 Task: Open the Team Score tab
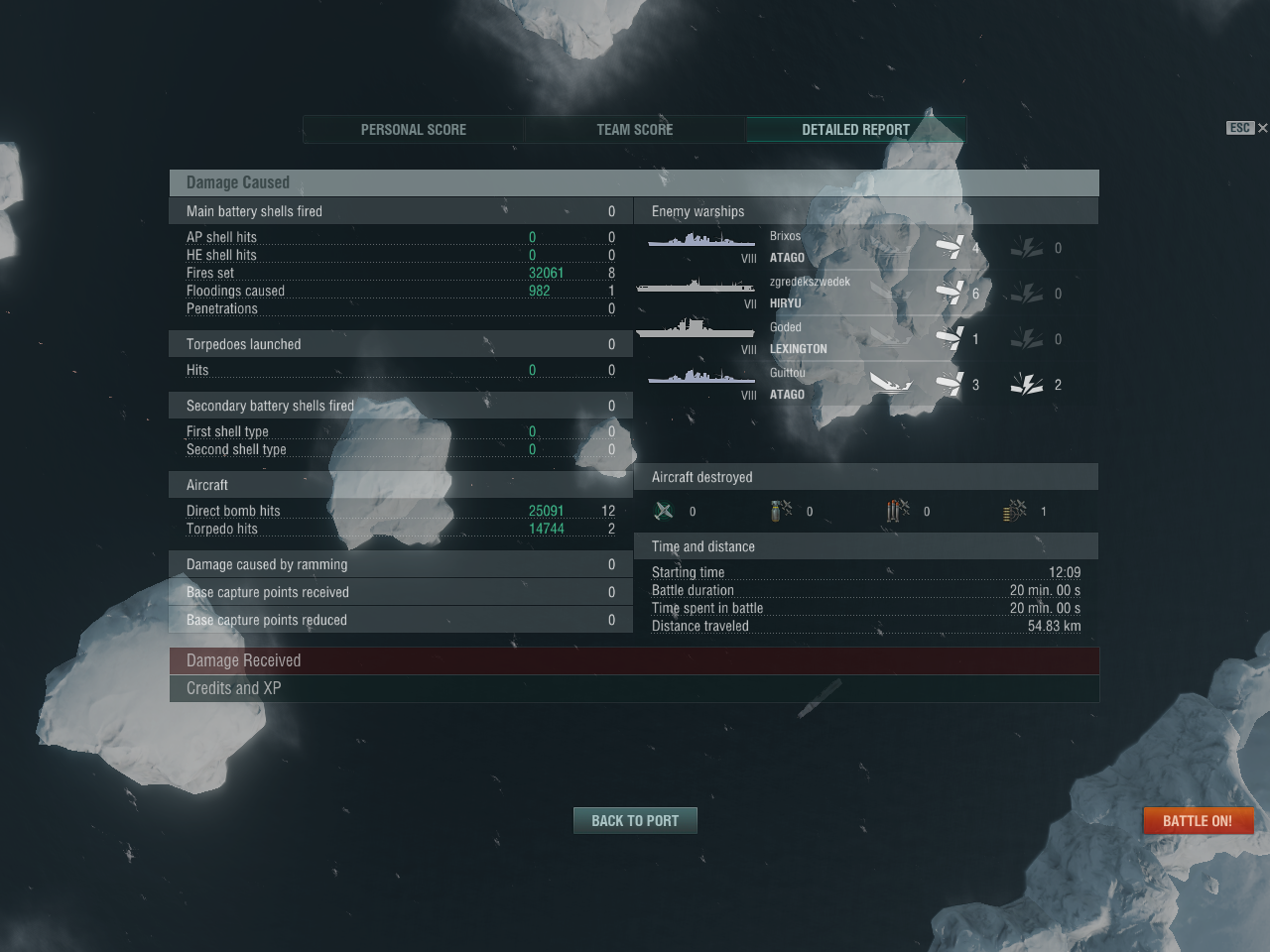coord(634,130)
